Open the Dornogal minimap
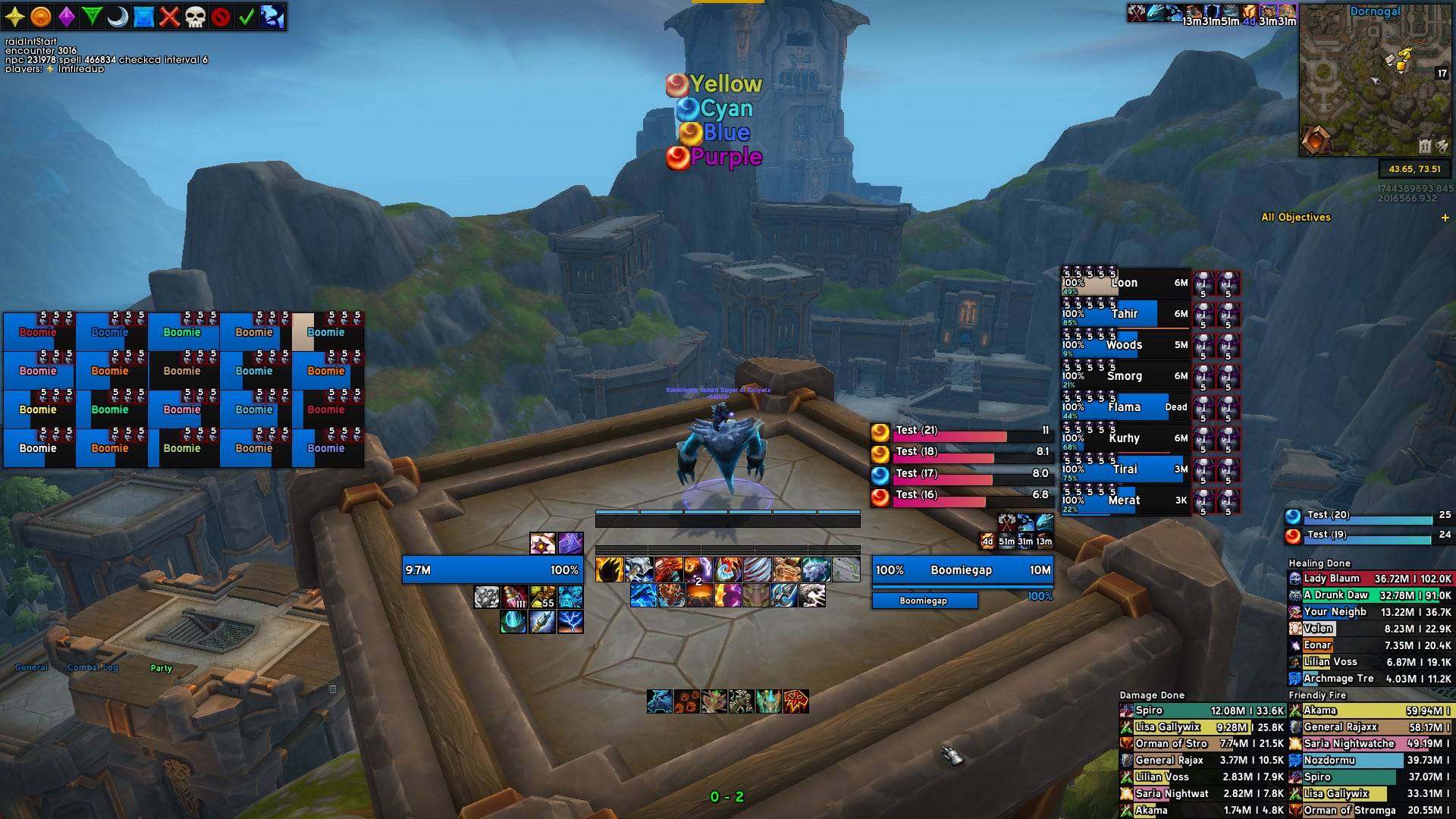Image resolution: width=1456 pixels, height=819 pixels. click(x=1374, y=80)
